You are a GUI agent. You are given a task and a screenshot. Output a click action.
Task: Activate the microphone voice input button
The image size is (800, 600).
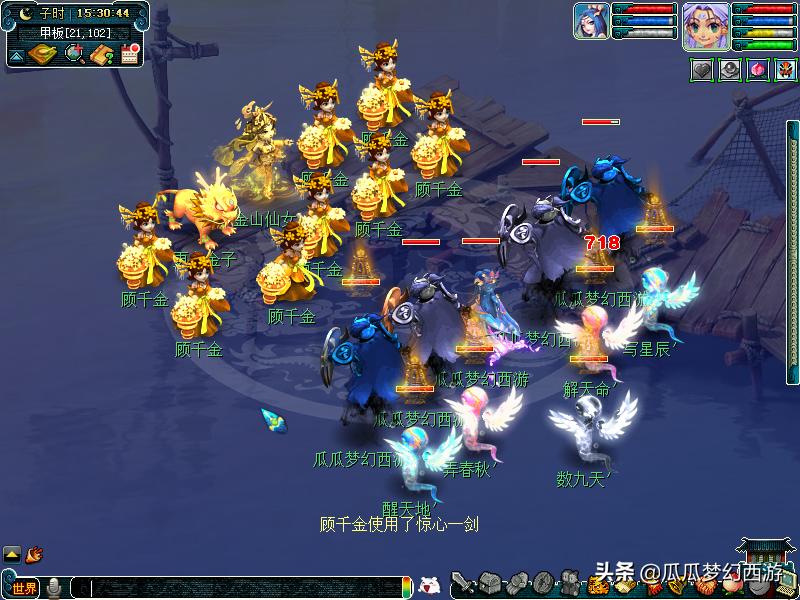click(x=54, y=588)
